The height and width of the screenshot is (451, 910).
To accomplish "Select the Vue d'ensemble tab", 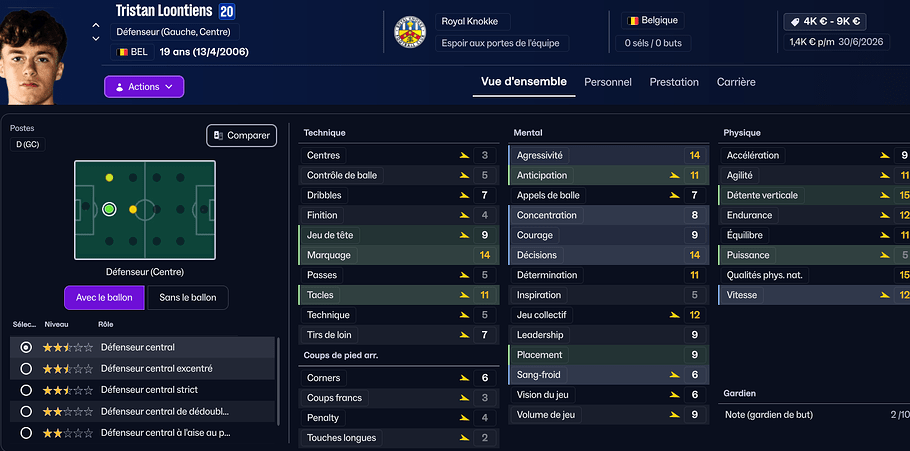I will click(524, 82).
